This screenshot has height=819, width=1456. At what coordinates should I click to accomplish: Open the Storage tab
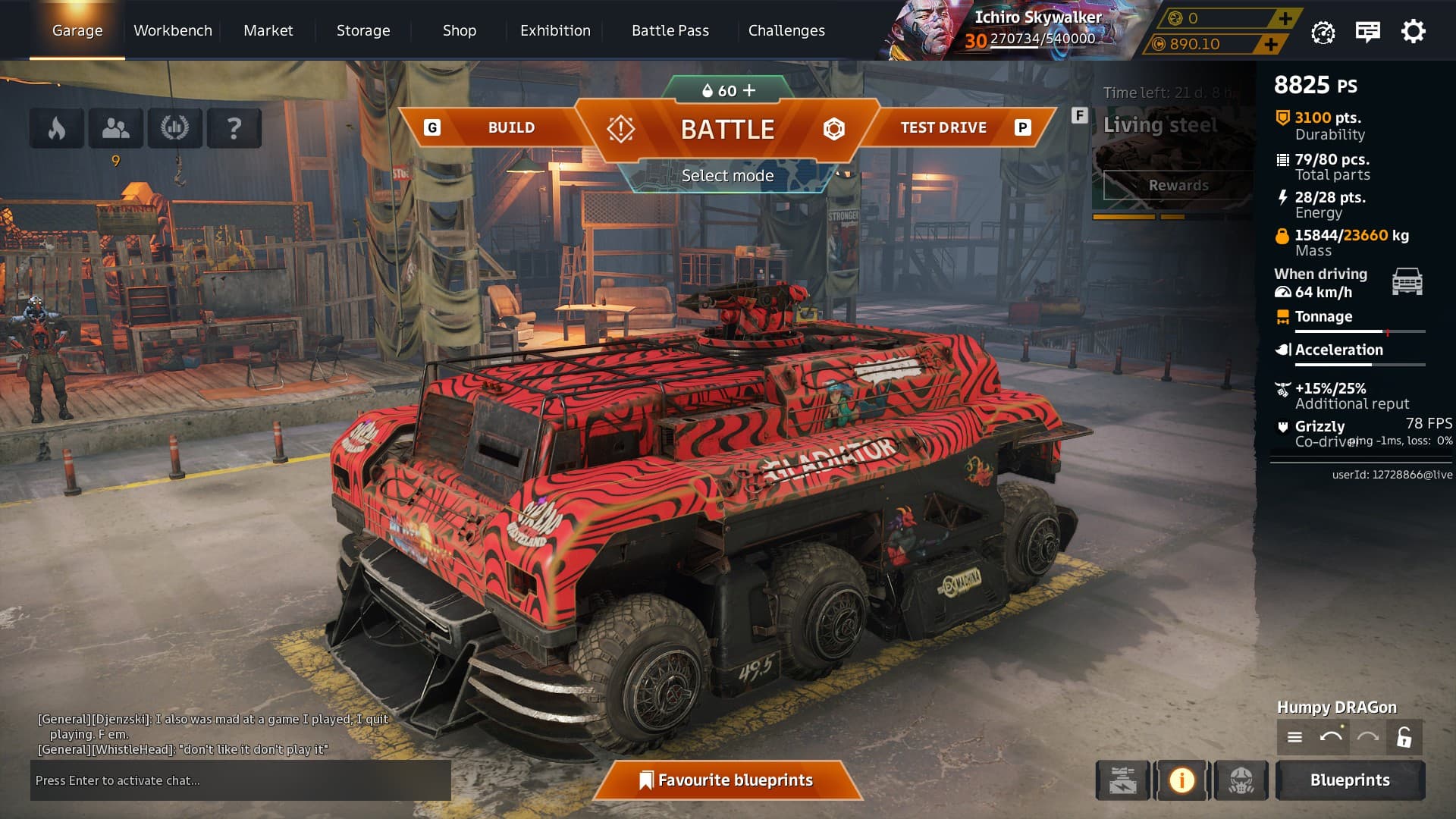pos(363,30)
